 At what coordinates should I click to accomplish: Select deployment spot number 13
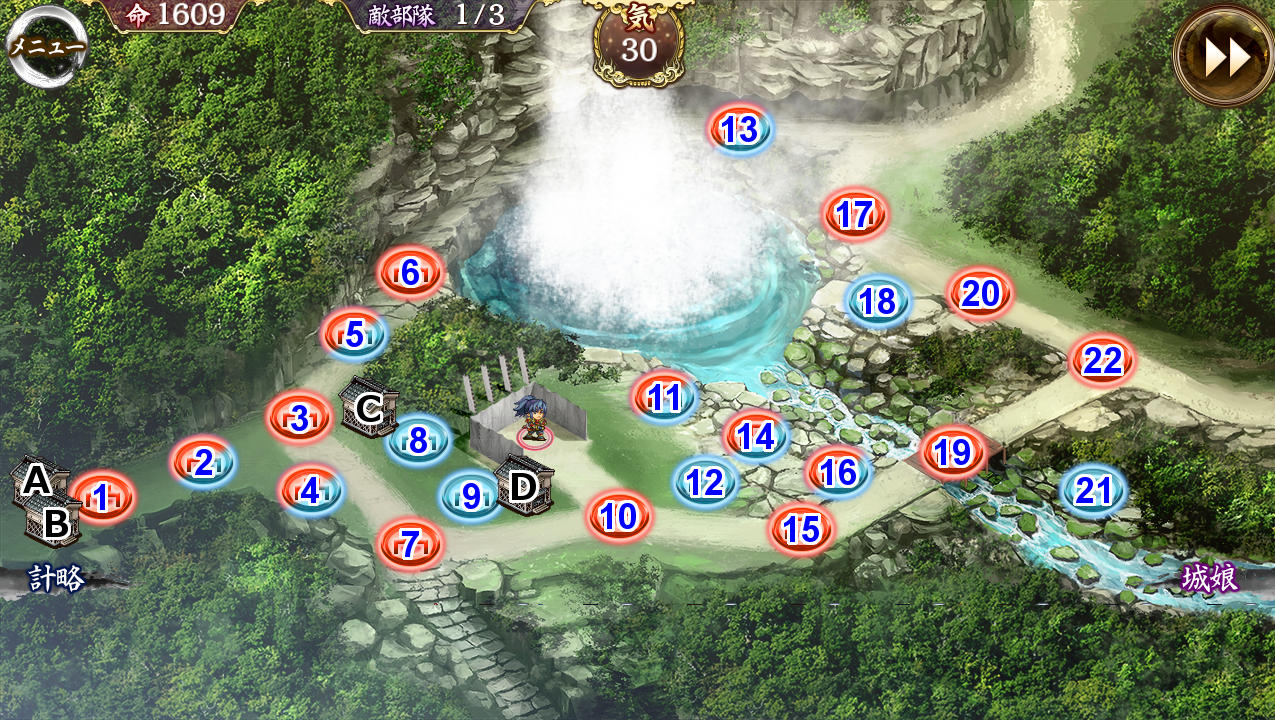(x=740, y=130)
